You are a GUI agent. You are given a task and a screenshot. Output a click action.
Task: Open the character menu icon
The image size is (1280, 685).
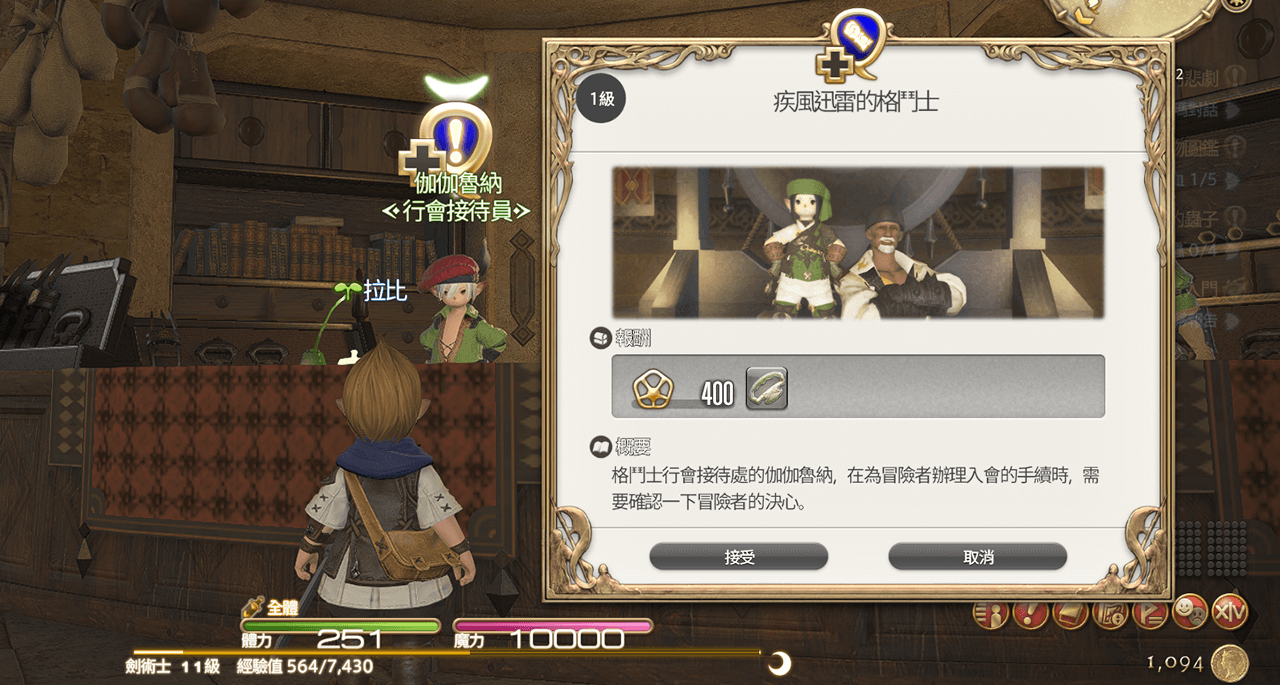(989, 612)
